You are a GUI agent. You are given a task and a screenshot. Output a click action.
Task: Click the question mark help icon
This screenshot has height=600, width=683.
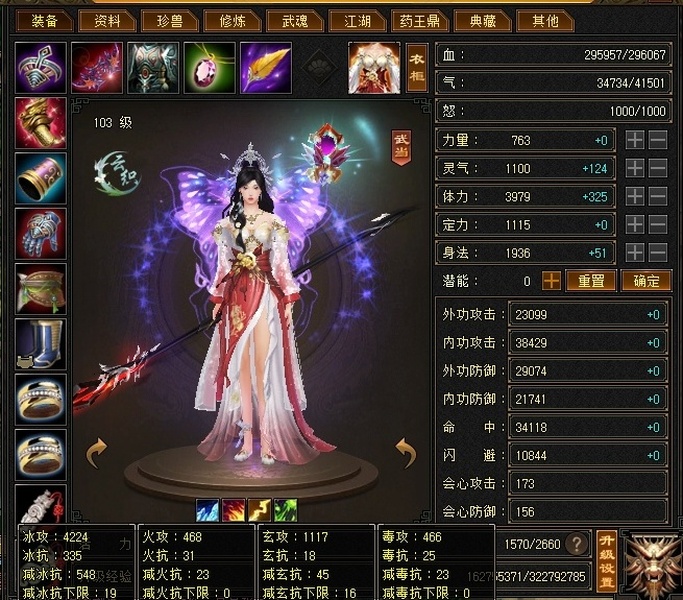(x=576, y=545)
